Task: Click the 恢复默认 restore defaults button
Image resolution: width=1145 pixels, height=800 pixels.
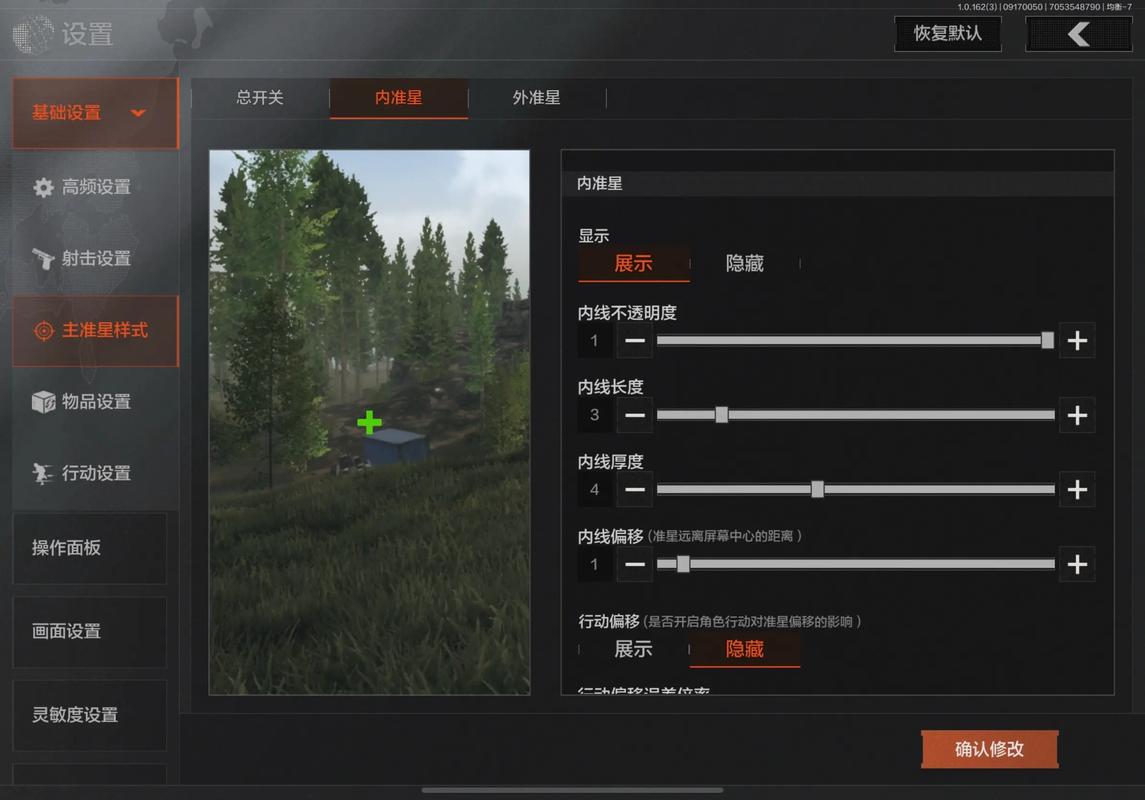Action: [x=947, y=34]
